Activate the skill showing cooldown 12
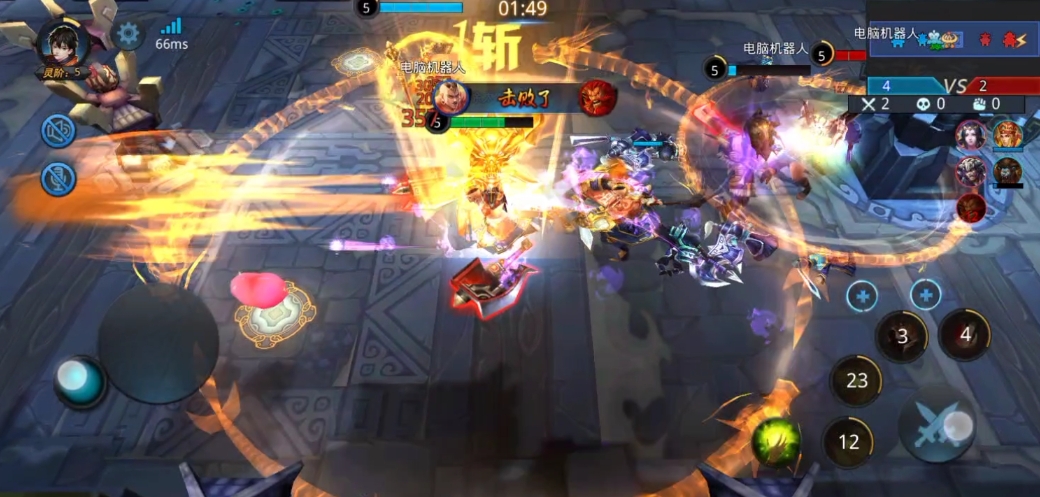 click(848, 441)
